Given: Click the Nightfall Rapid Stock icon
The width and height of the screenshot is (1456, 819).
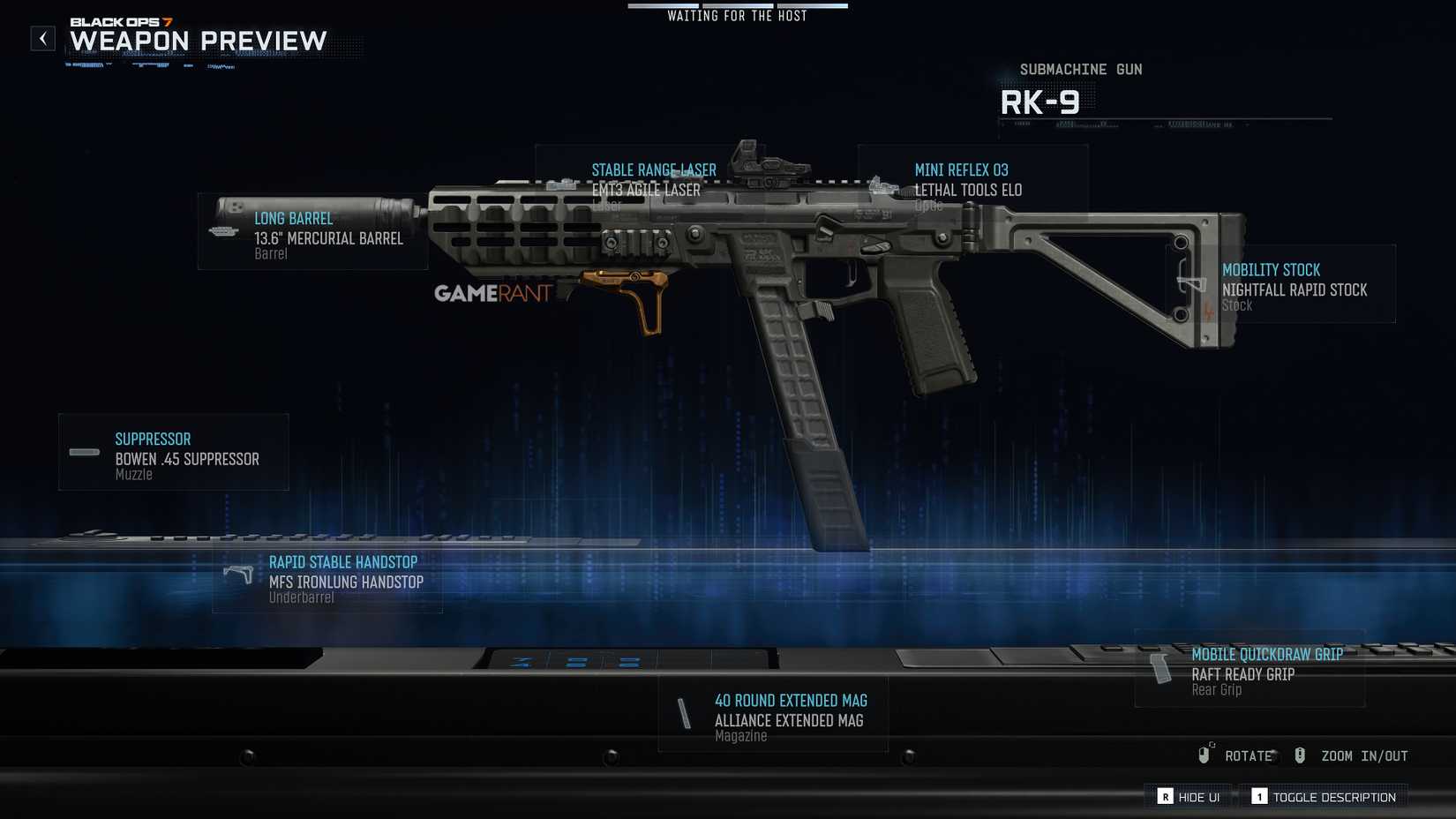Looking at the screenshot, I should (x=1190, y=284).
